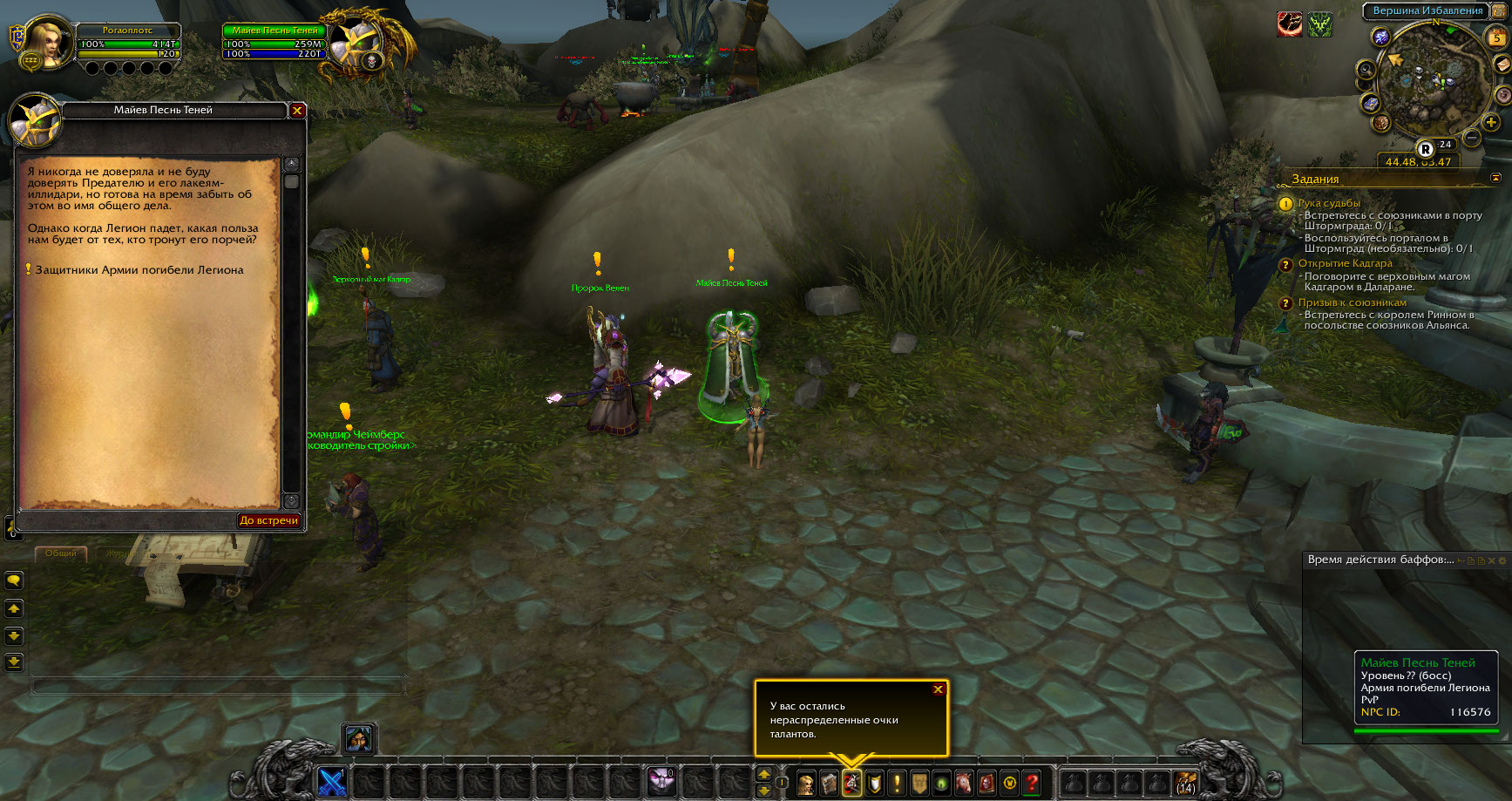Switch to the 'Общий' chat tab
This screenshot has width=1512, height=801.
click(61, 553)
